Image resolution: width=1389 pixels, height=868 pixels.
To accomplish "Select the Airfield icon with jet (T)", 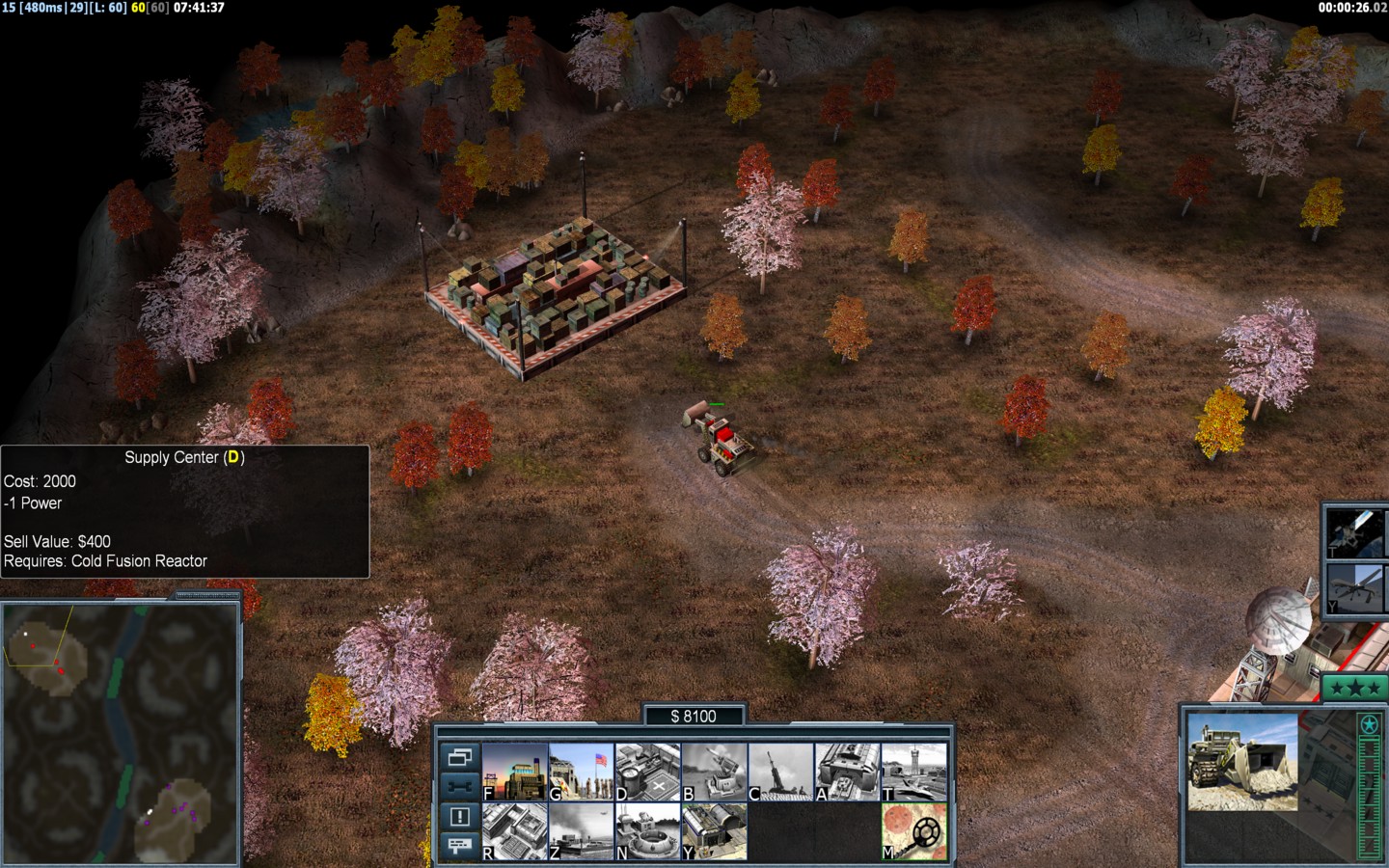I will pos(914,772).
